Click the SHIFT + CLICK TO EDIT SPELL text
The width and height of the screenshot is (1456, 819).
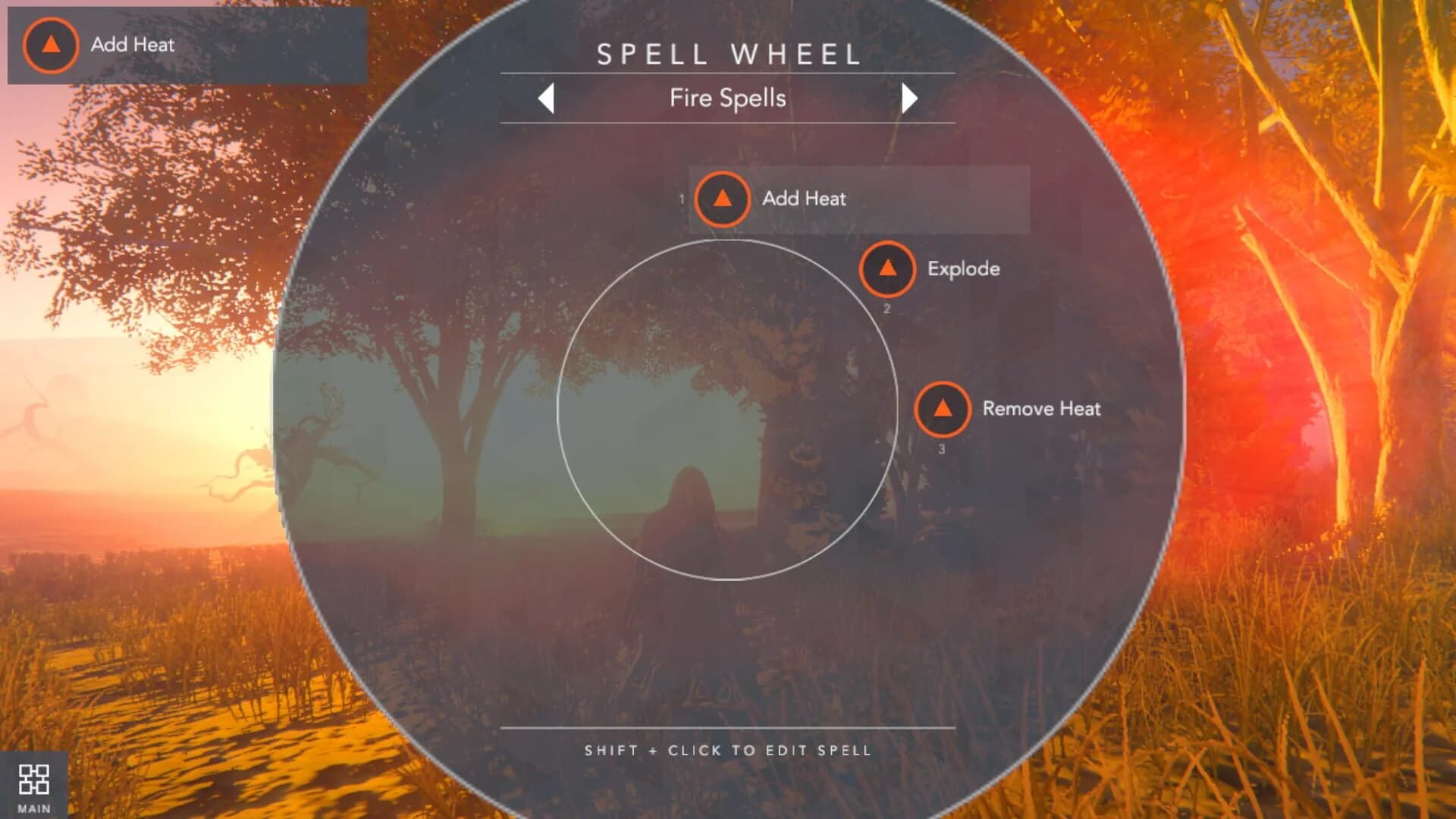[x=727, y=751]
